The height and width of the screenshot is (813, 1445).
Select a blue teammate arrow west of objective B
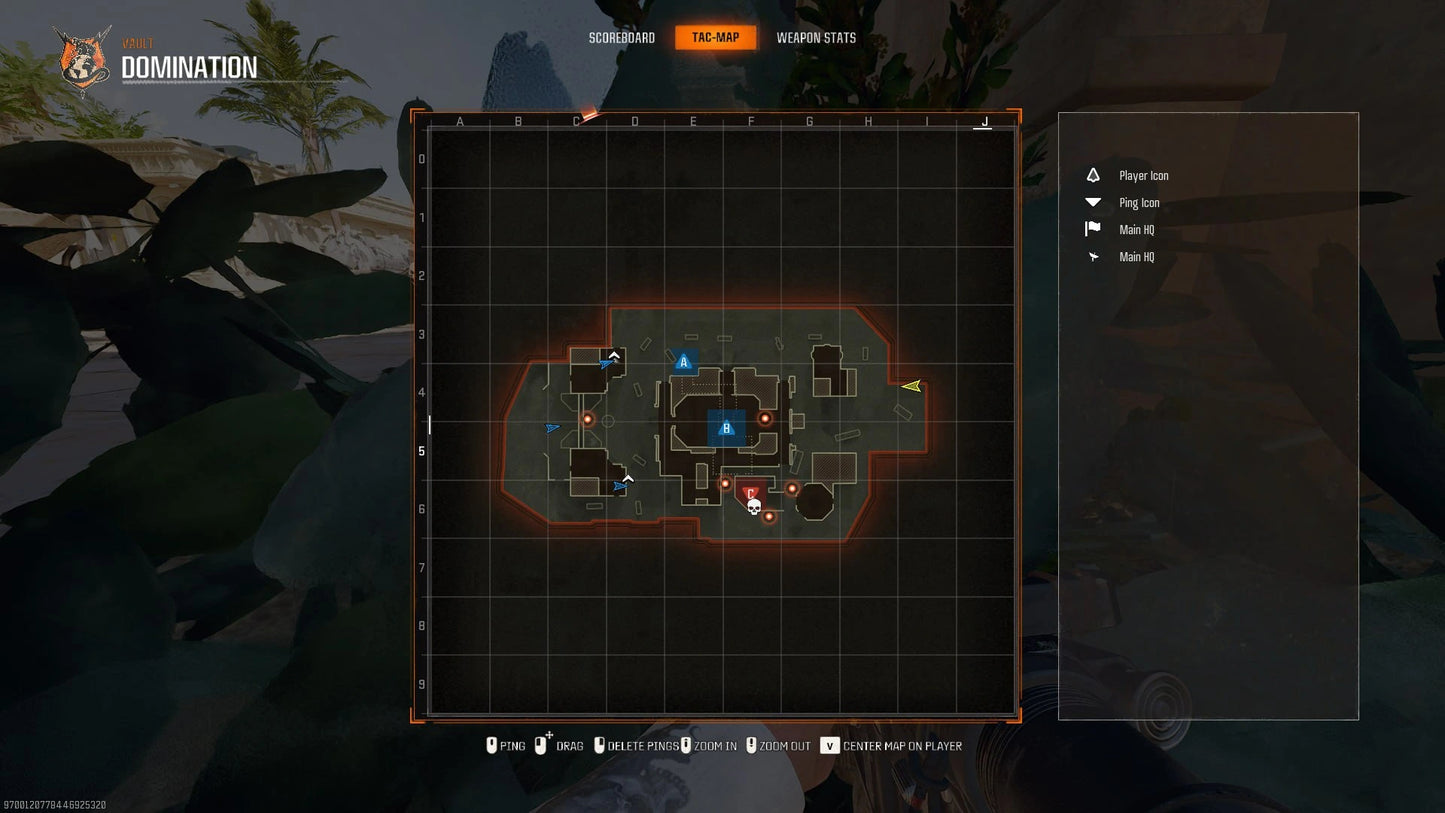point(552,427)
